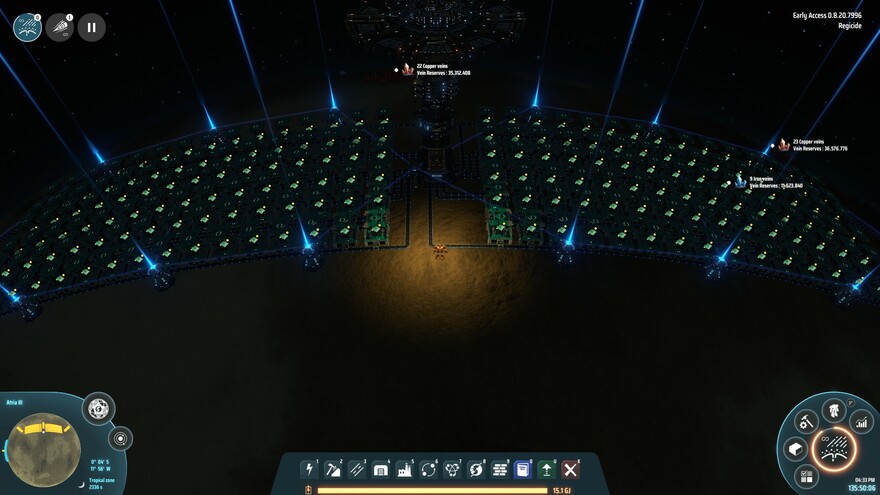
Task: Select the blue rain-burst mode icon at top left
Action: click(27, 27)
